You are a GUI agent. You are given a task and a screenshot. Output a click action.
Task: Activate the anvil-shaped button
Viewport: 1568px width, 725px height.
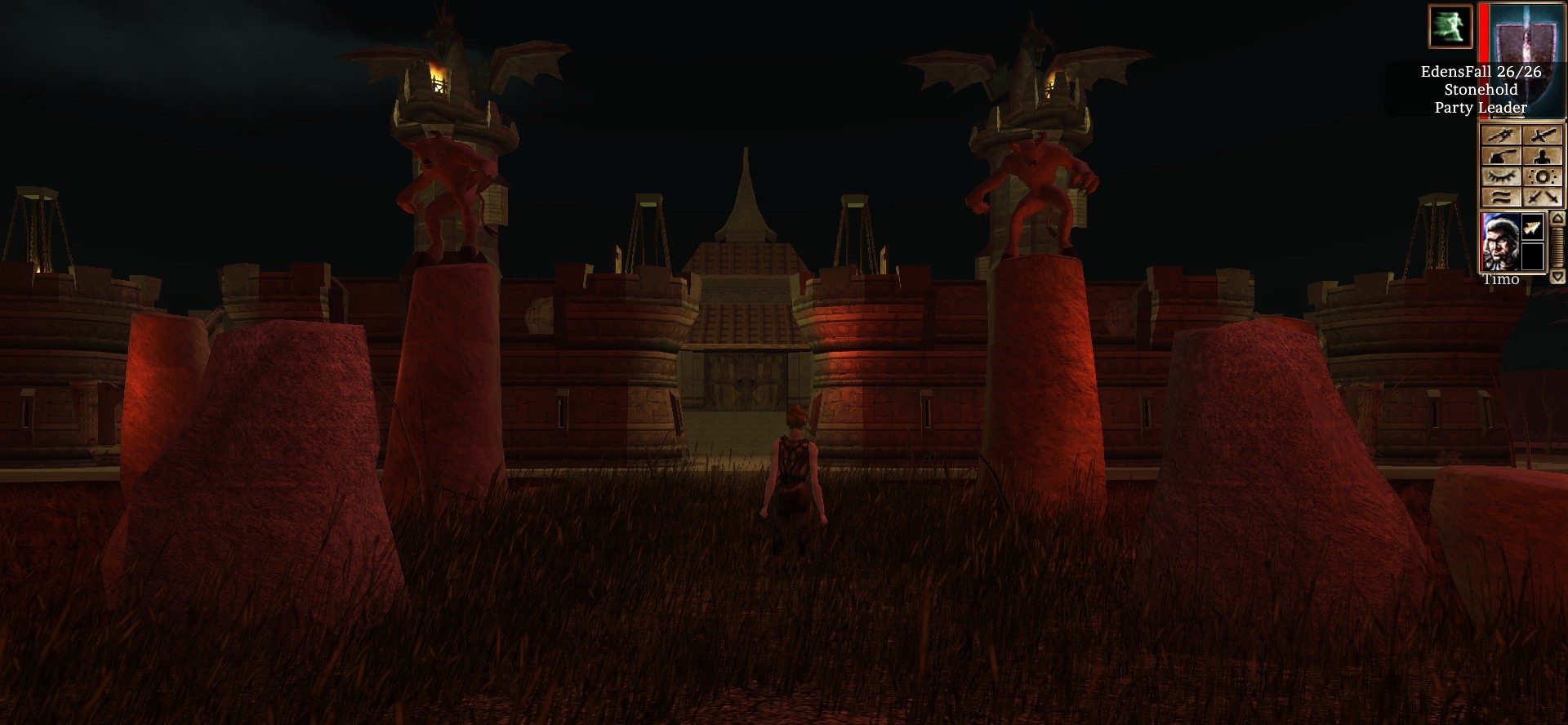coord(1501,156)
